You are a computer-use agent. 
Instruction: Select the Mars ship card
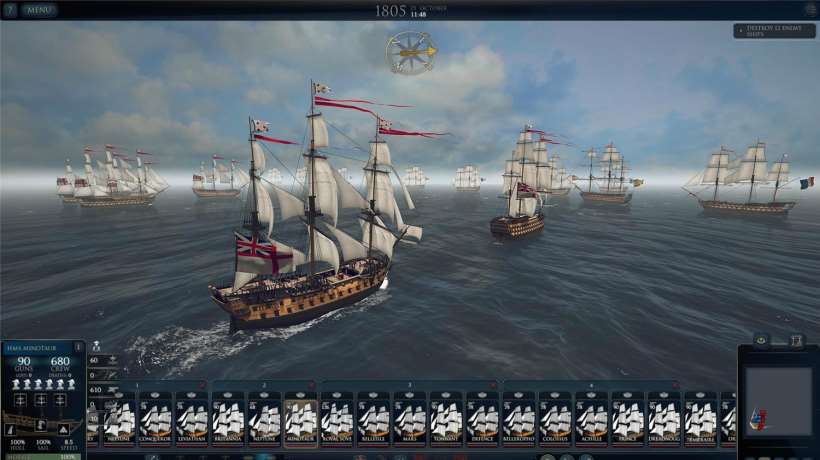click(x=410, y=418)
